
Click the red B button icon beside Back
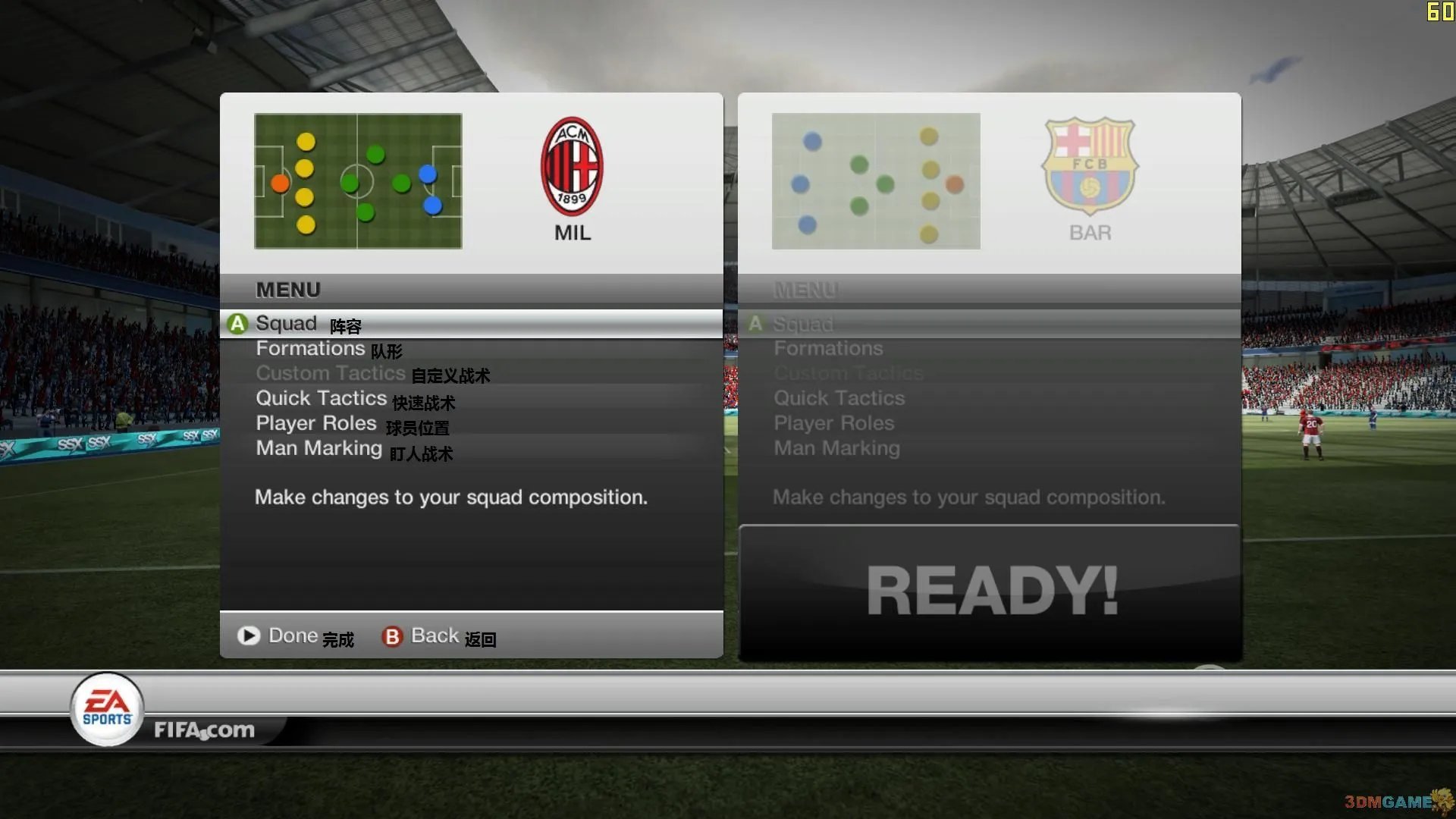(x=391, y=637)
